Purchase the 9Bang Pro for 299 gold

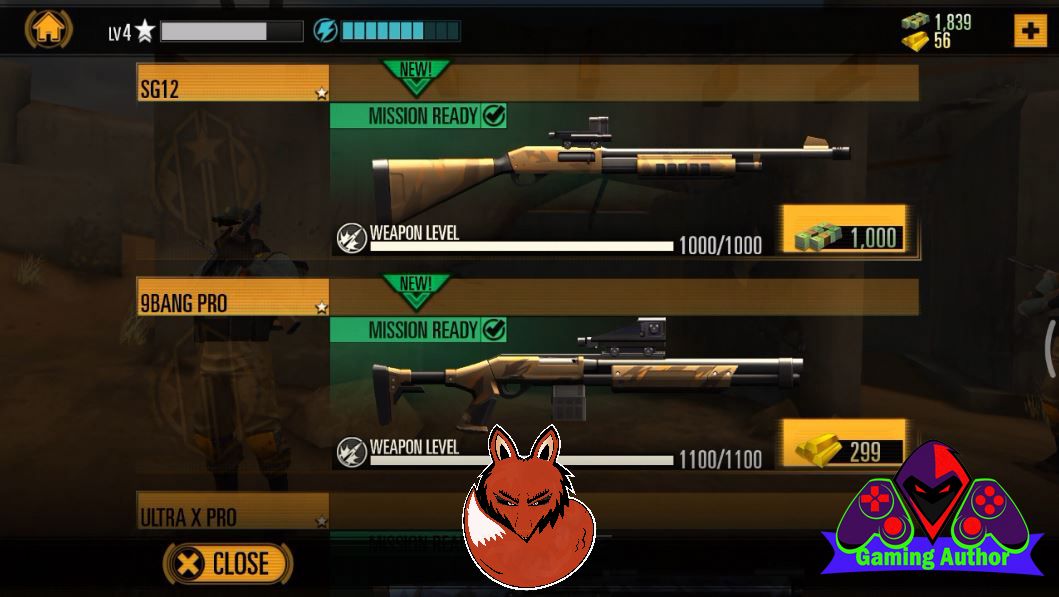846,451
